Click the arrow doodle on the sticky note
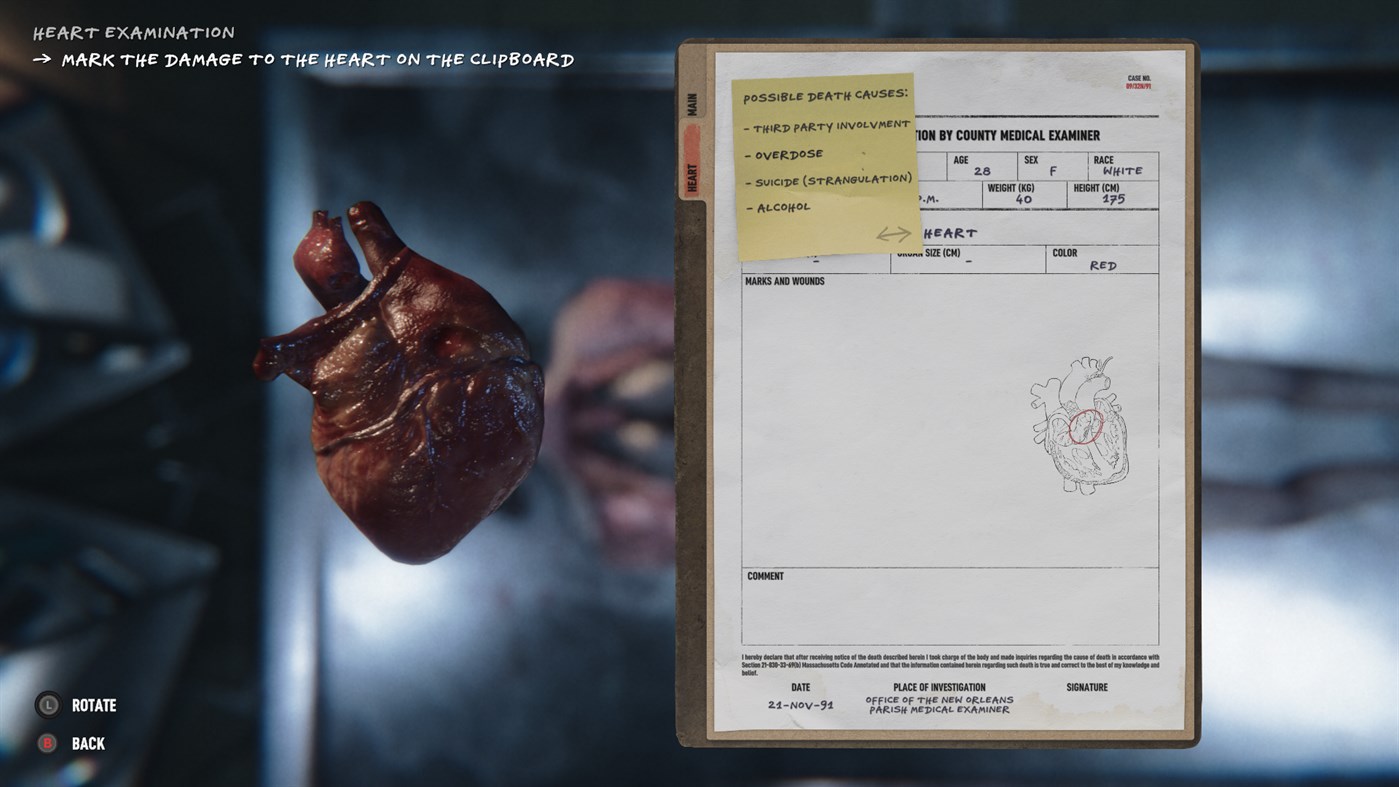 [x=893, y=233]
